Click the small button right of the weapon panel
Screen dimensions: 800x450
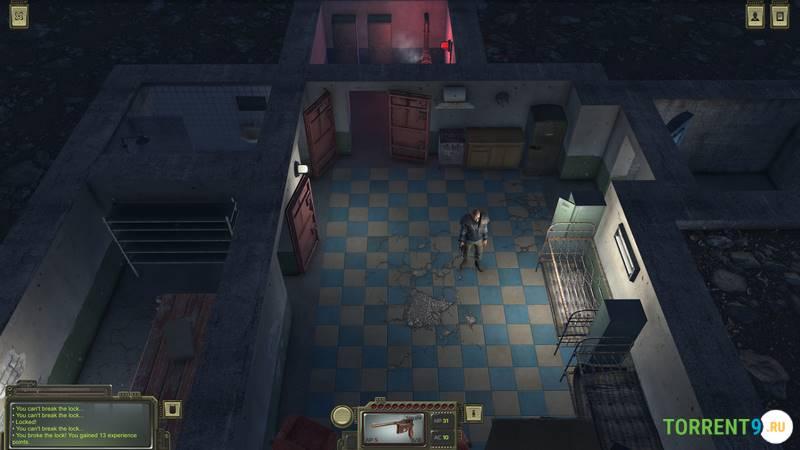pos(475,413)
